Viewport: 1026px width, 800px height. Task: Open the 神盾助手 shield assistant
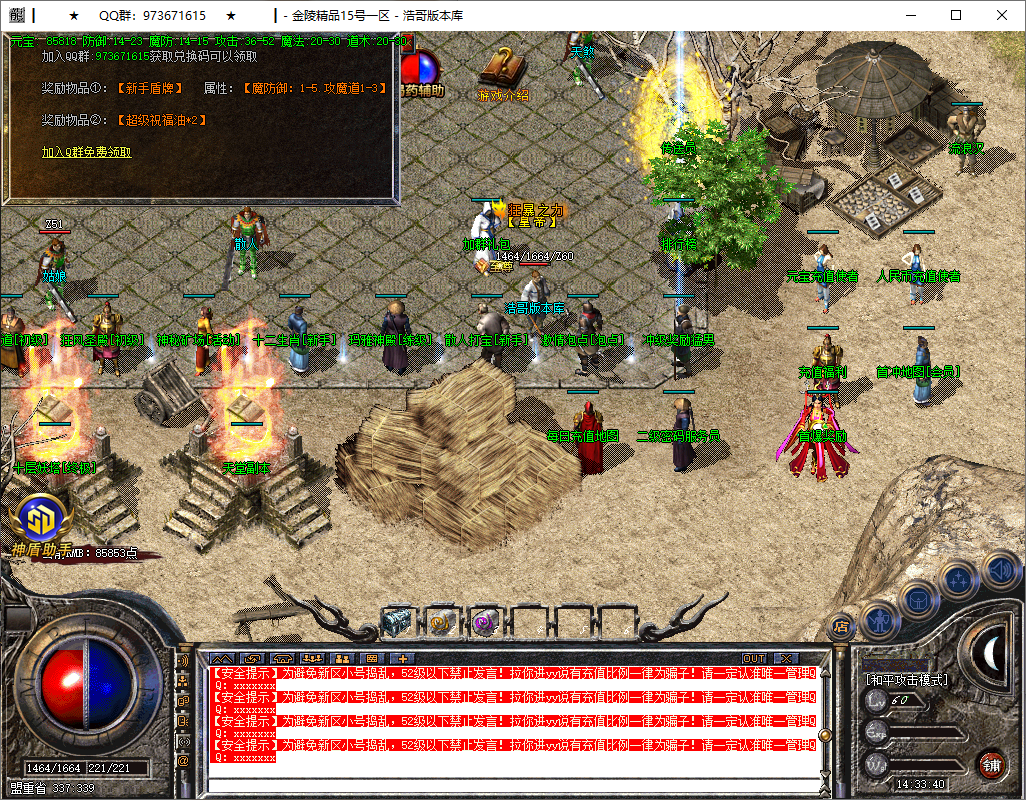click(x=42, y=519)
